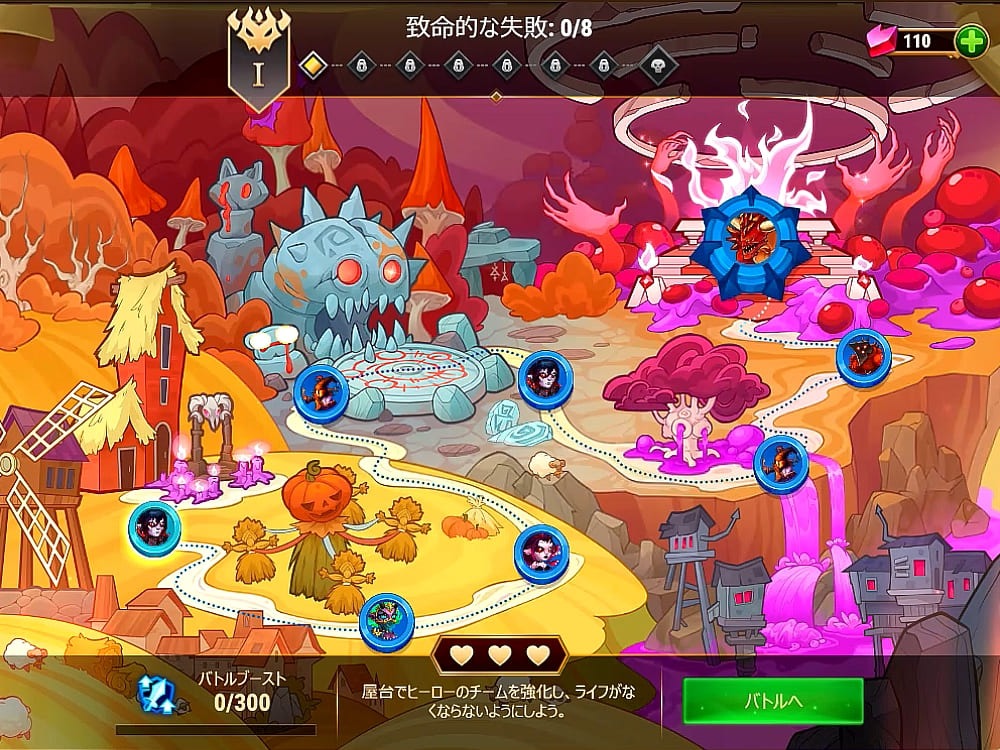
Task: Select the yellow diamond progress marker
Action: coord(313,66)
